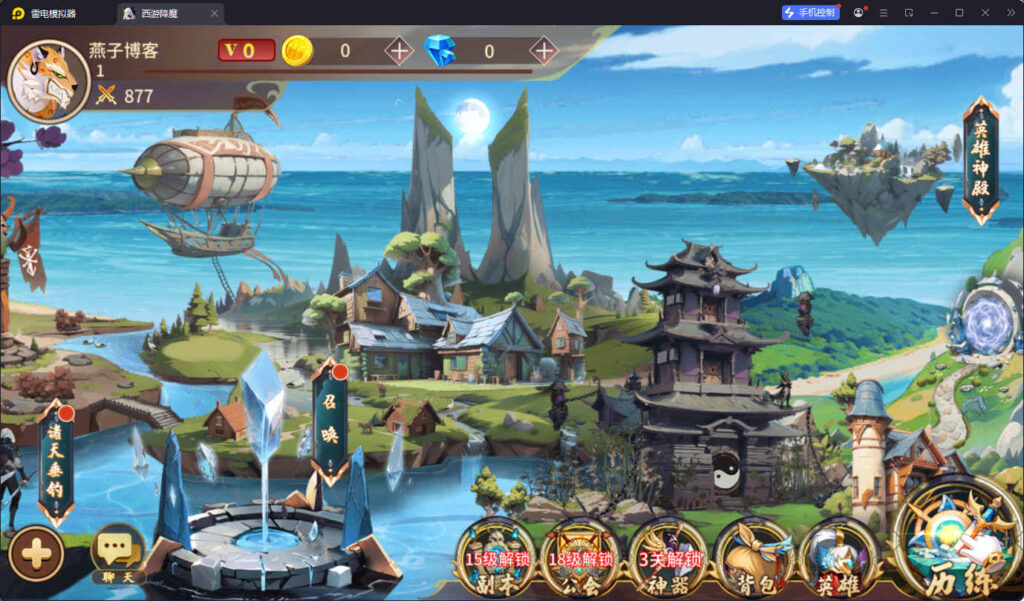Enter the 英雄神殿 hero temple banner
This screenshot has width=1024, height=601.
(981, 160)
